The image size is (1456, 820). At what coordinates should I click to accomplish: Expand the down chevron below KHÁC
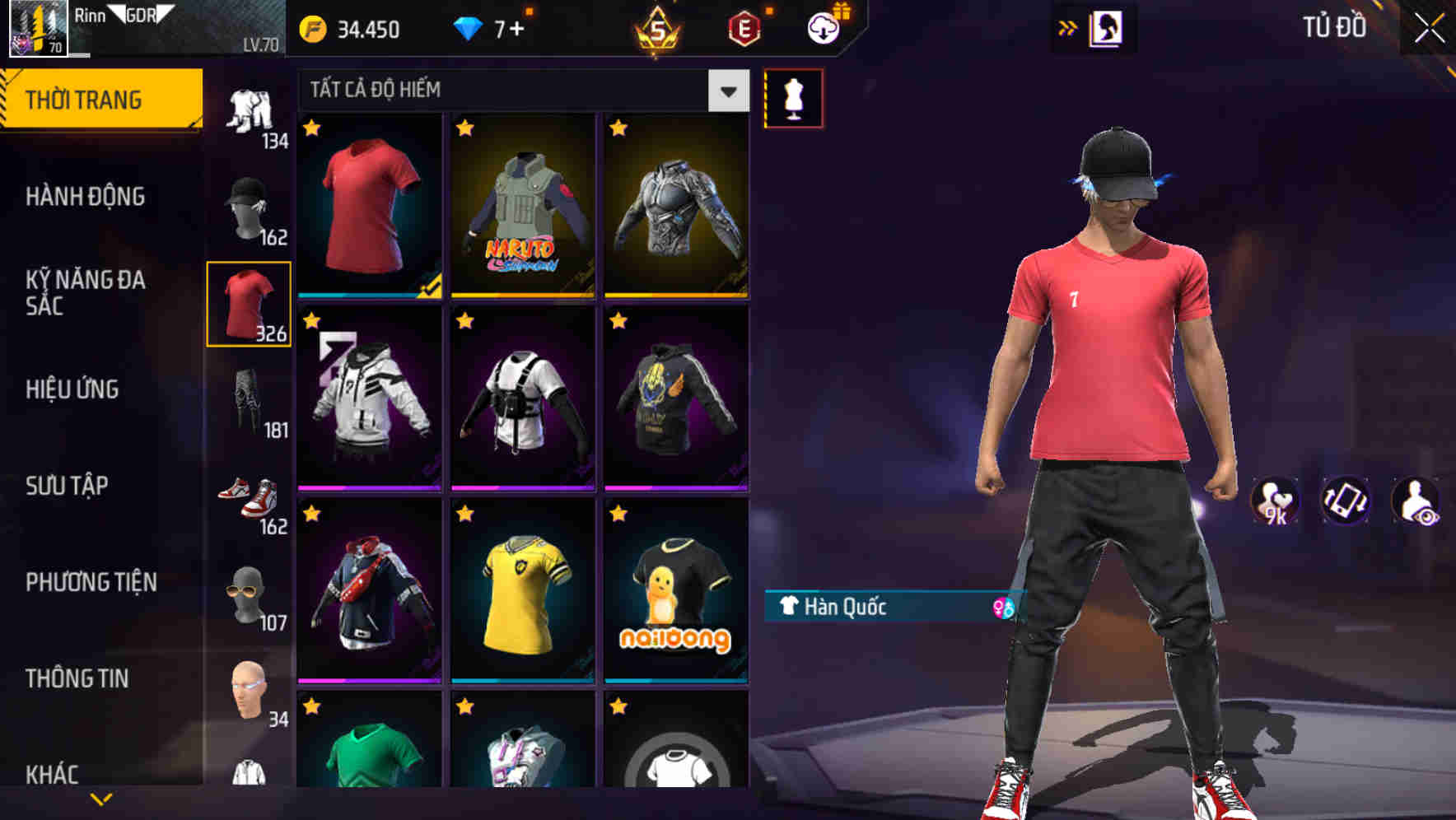(101, 799)
